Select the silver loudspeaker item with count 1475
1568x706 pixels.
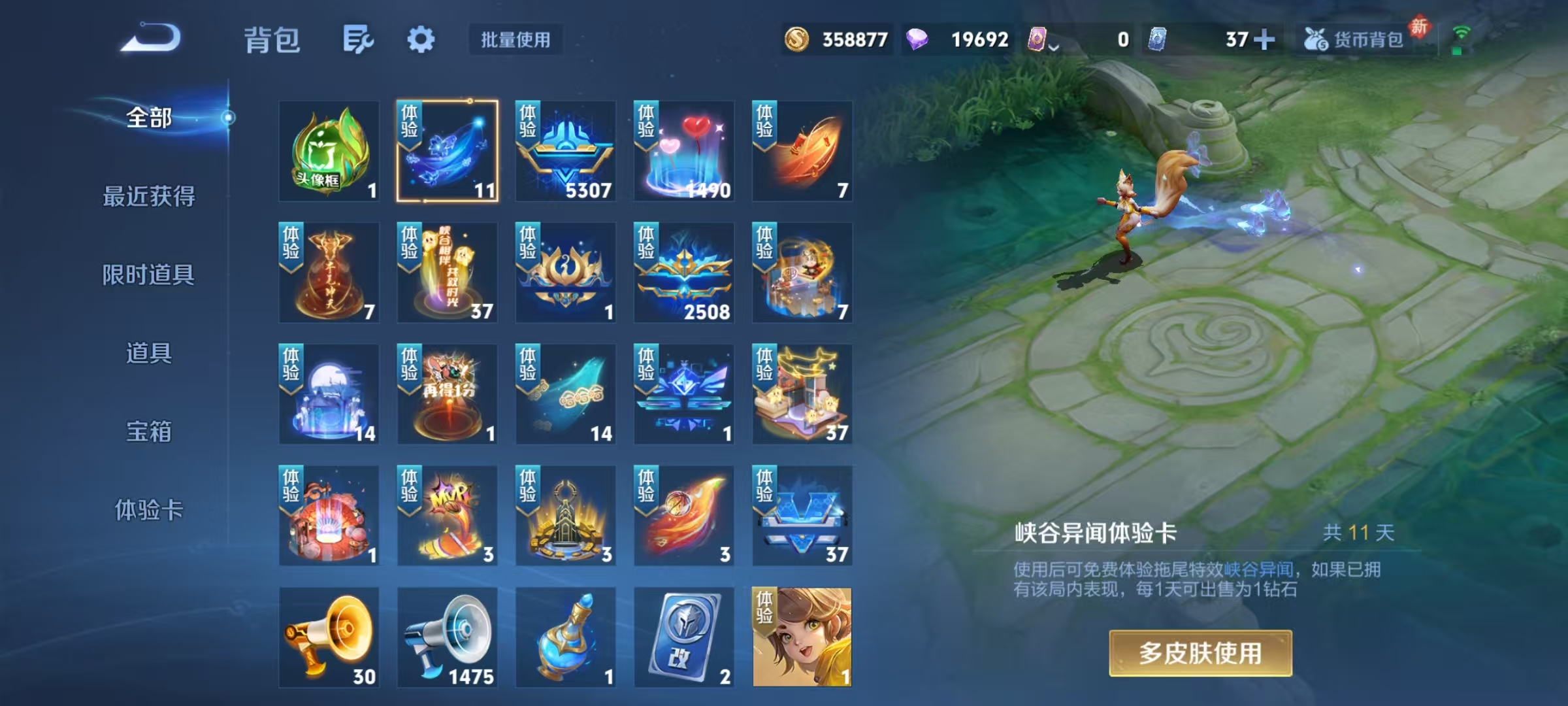(x=447, y=637)
